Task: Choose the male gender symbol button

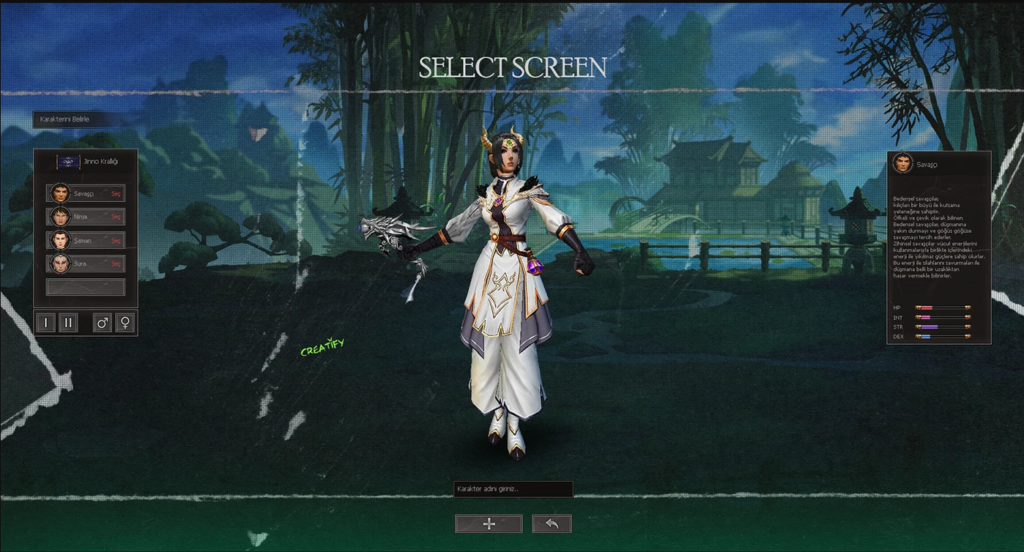Action: tap(102, 323)
